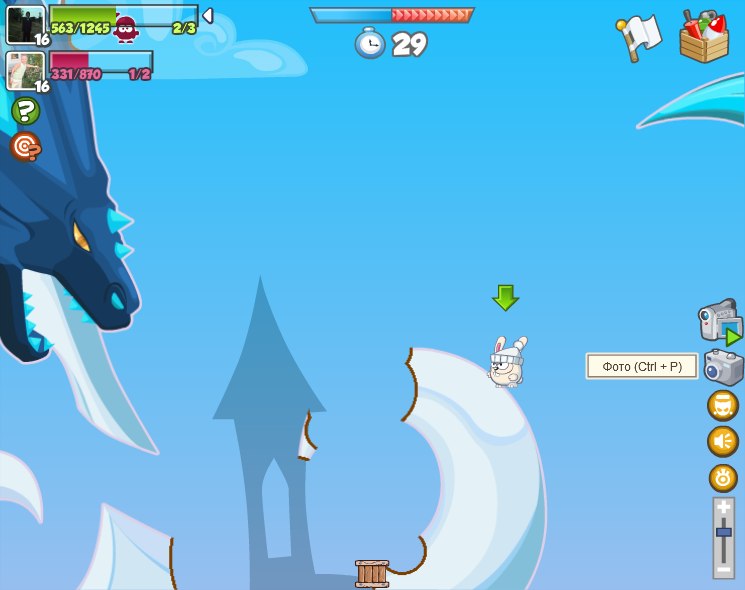The image size is (745, 590).
Task: Zoom in with the plus button
Action: [723, 508]
